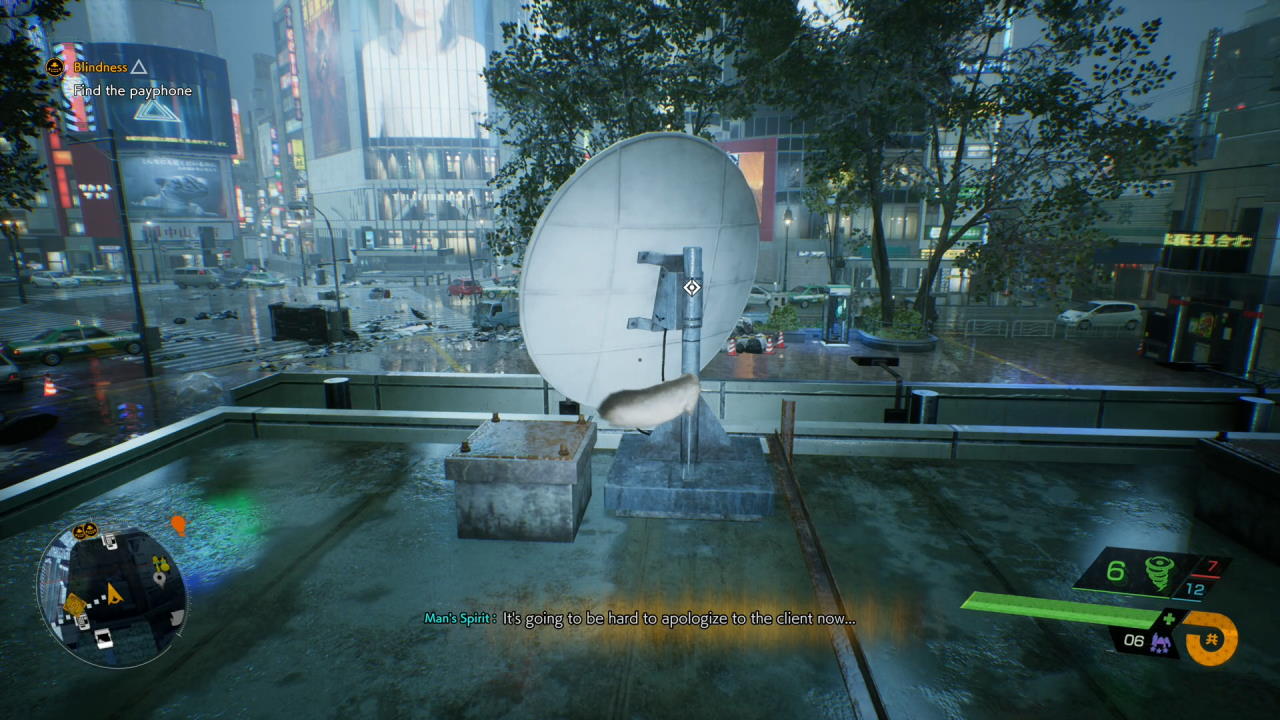Click the circular minimap

111,596
